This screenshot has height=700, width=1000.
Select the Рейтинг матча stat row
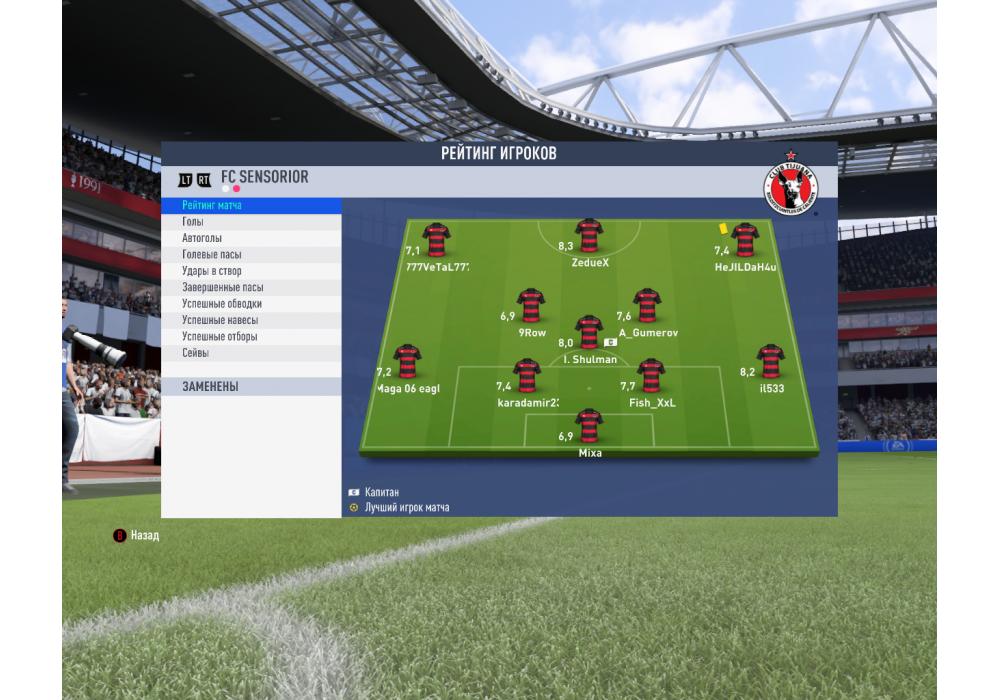tap(250, 205)
